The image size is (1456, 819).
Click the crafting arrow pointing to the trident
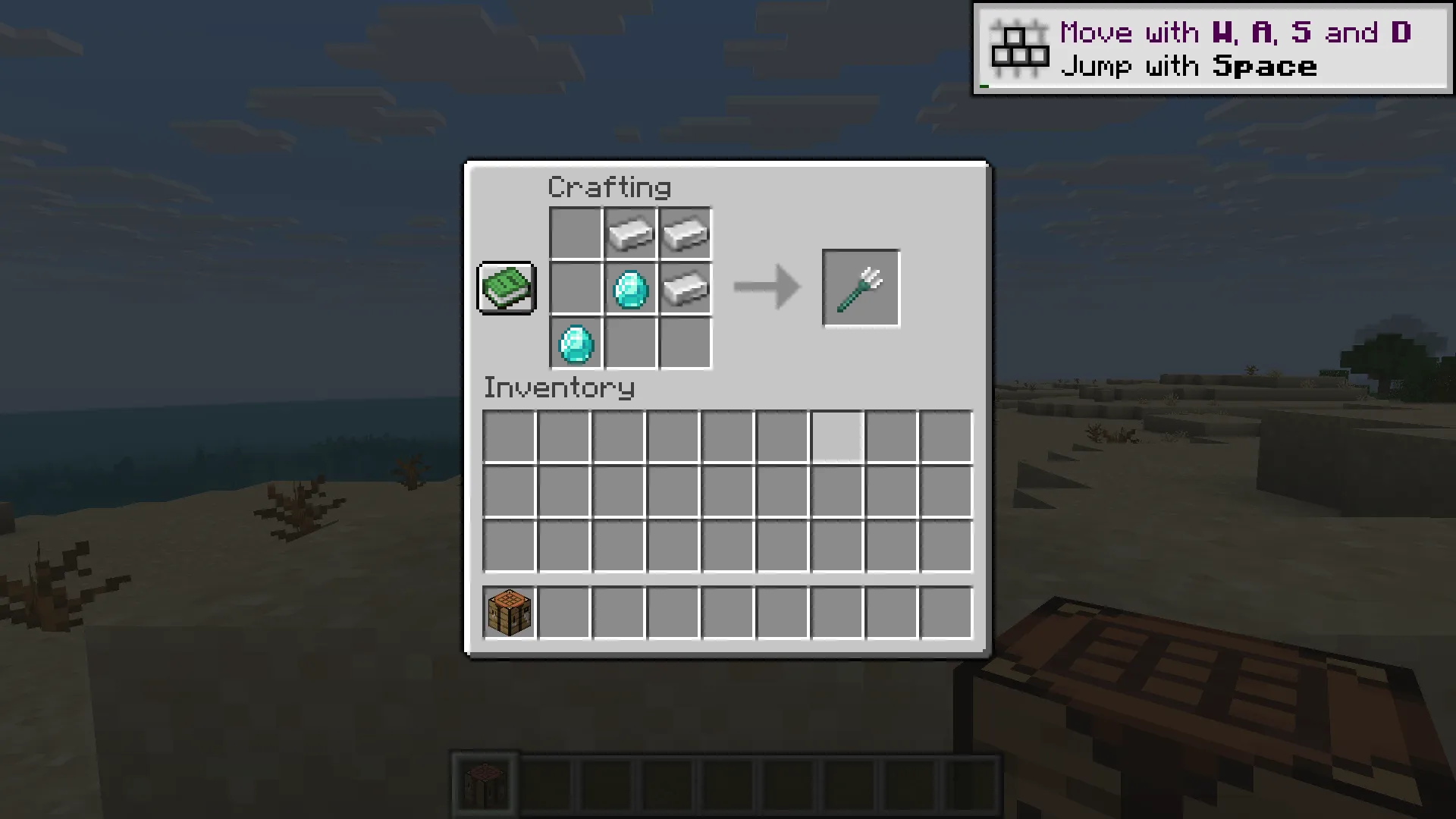coord(766,288)
